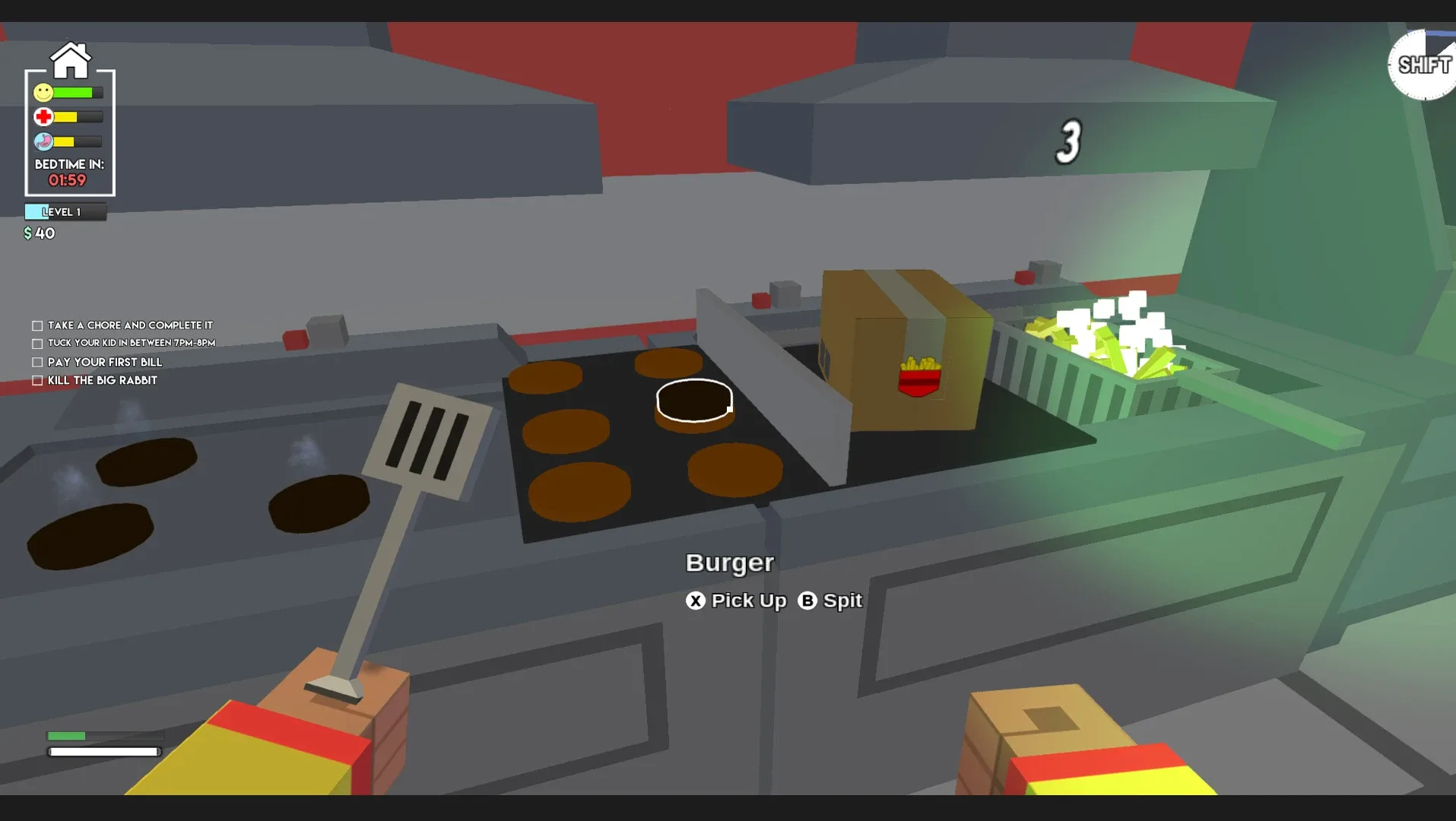Check off Take a chore and complete it

pyautogui.click(x=36, y=325)
